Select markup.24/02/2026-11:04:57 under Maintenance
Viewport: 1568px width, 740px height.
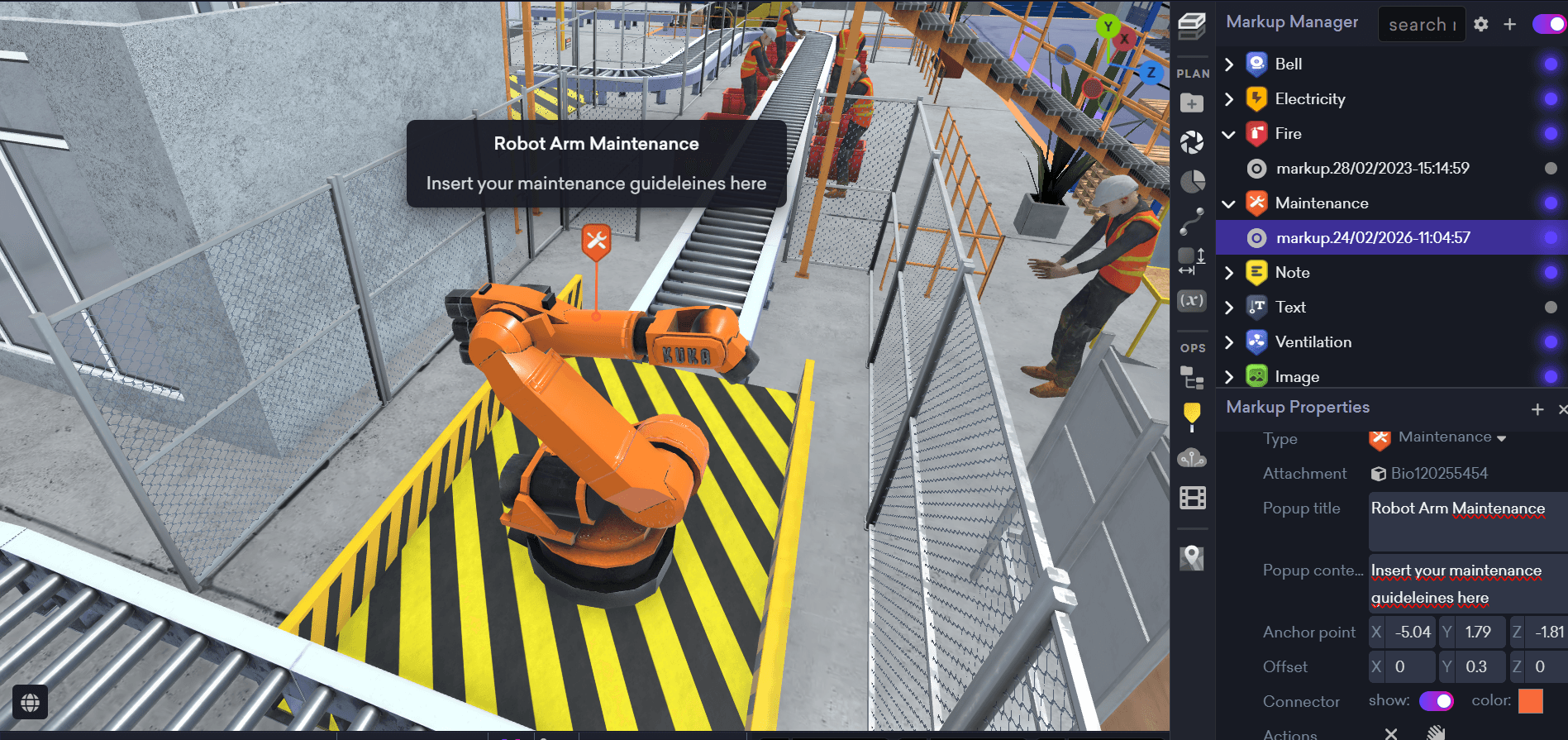[1374, 237]
